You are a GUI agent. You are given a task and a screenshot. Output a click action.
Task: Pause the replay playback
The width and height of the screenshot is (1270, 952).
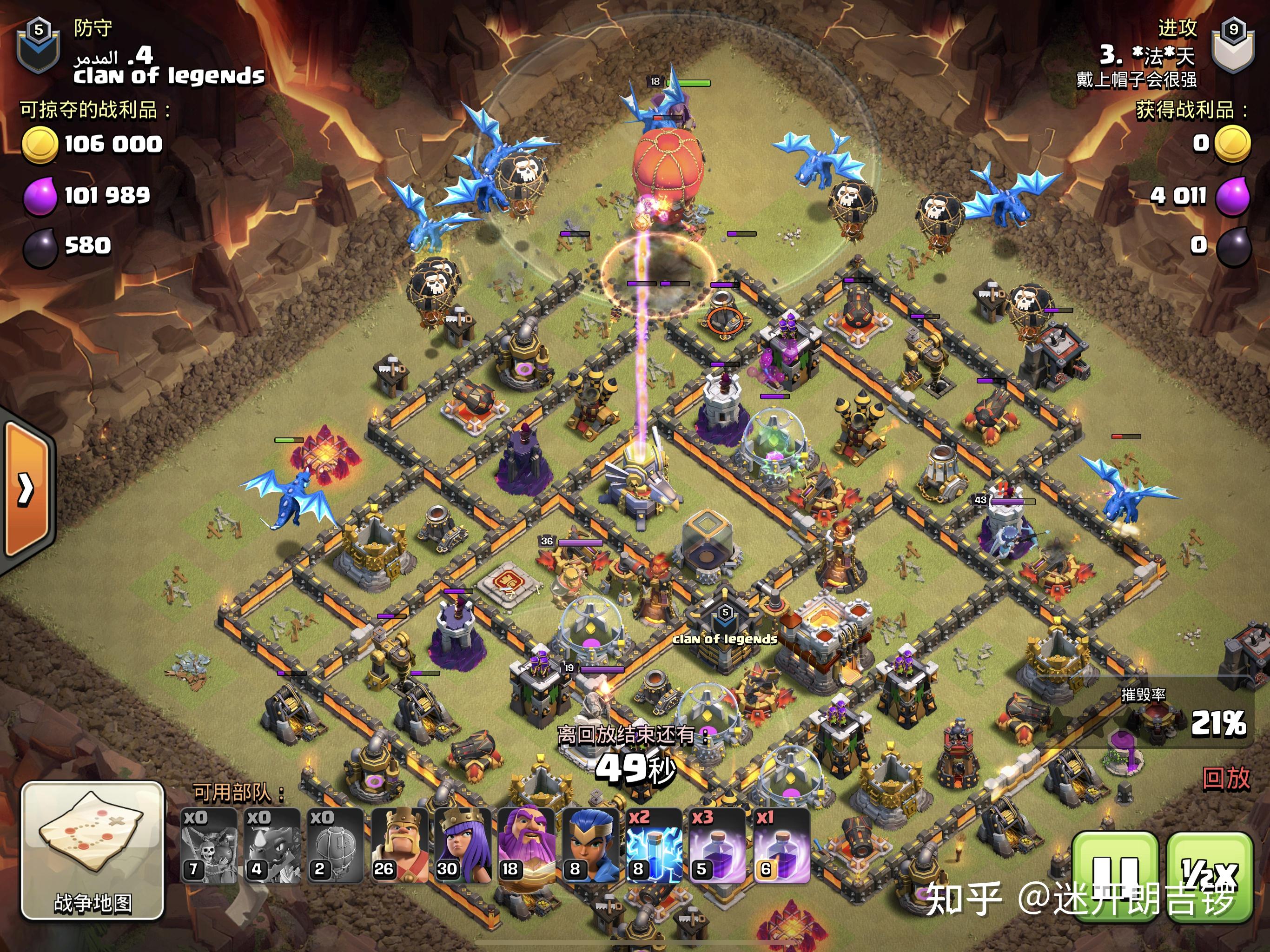(1114, 876)
